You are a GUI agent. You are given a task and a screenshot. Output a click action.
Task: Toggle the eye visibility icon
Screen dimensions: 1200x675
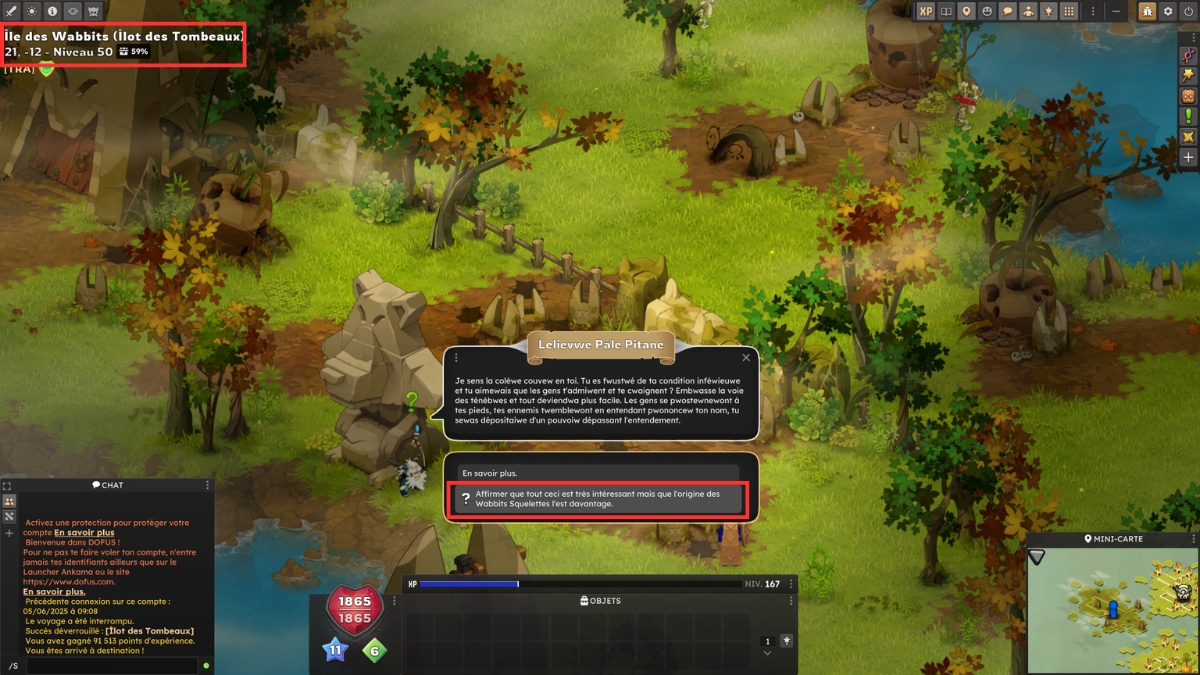click(73, 11)
